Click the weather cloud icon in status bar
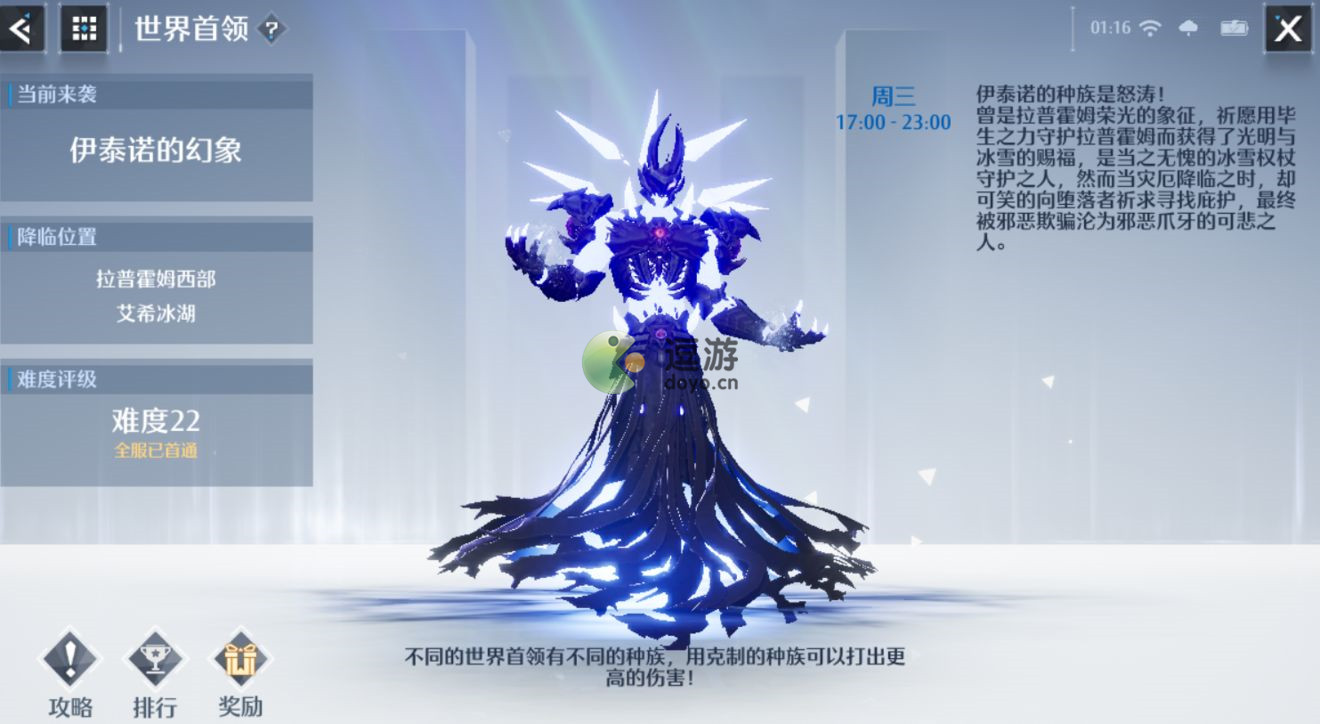The image size is (1320, 724). 1189,29
